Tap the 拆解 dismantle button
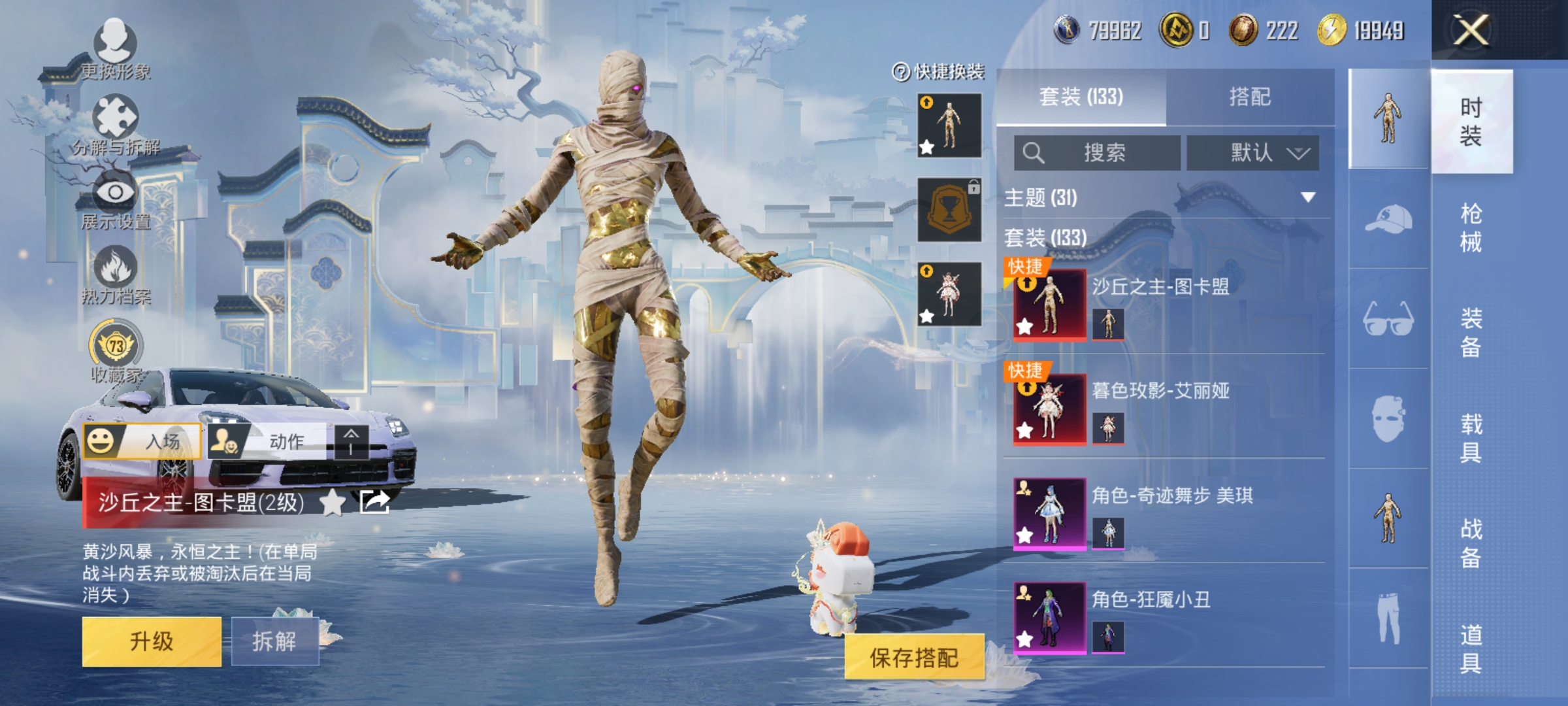Image resolution: width=1568 pixels, height=706 pixels. pos(274,641)
